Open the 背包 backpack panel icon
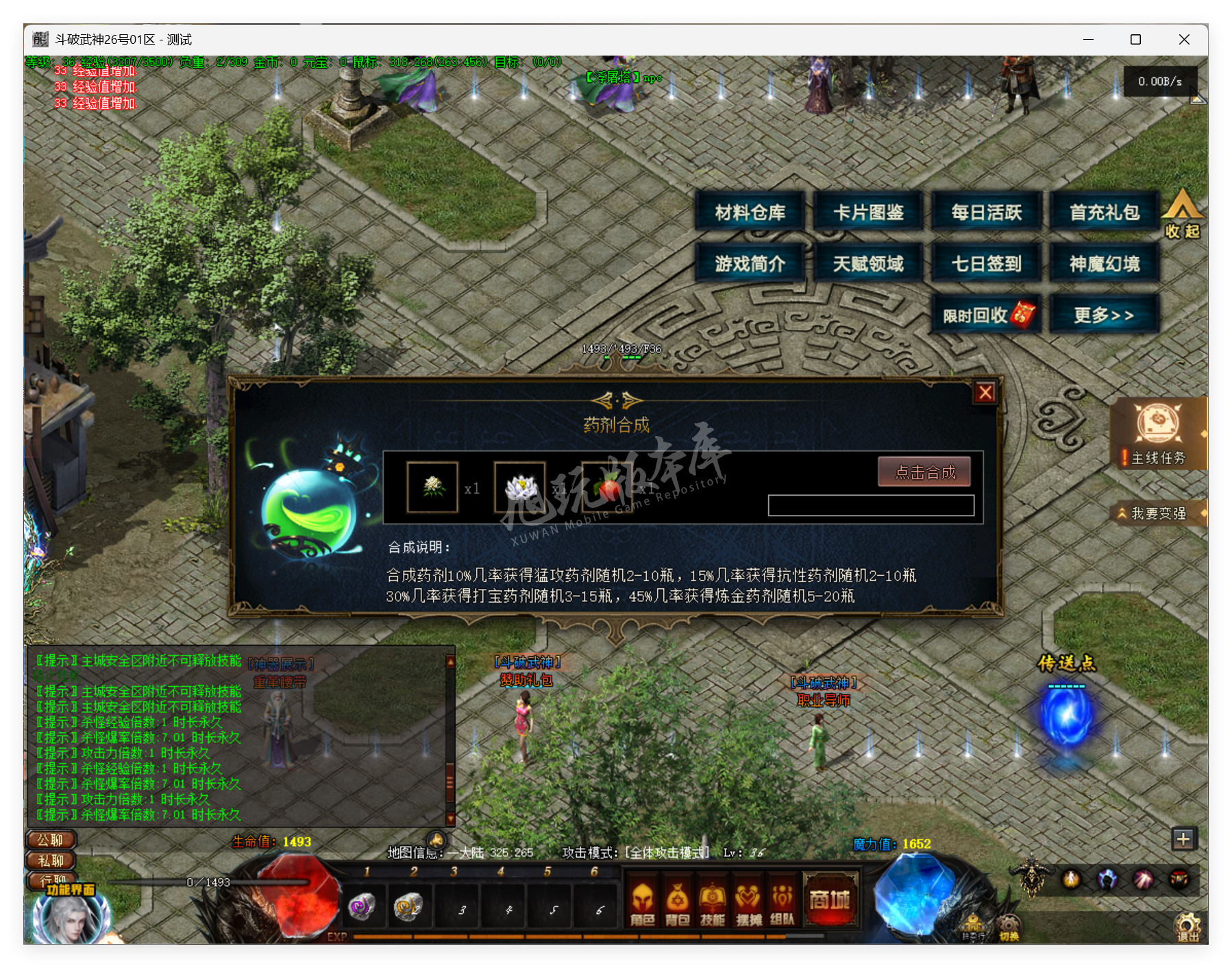The height and width of the screenshot is (968, 1232). pyautogui.click(x=678, y=902)
